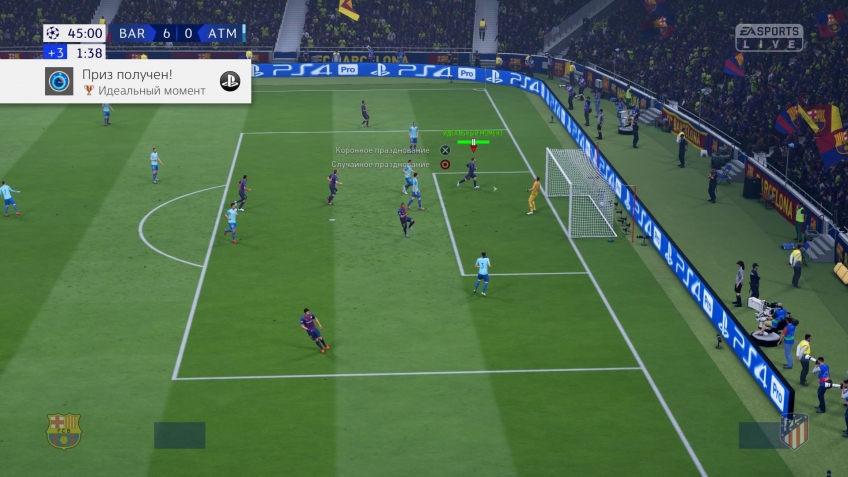Select the Barcelona club crest
Screen dimensions: 848x477
click(64, 431)
